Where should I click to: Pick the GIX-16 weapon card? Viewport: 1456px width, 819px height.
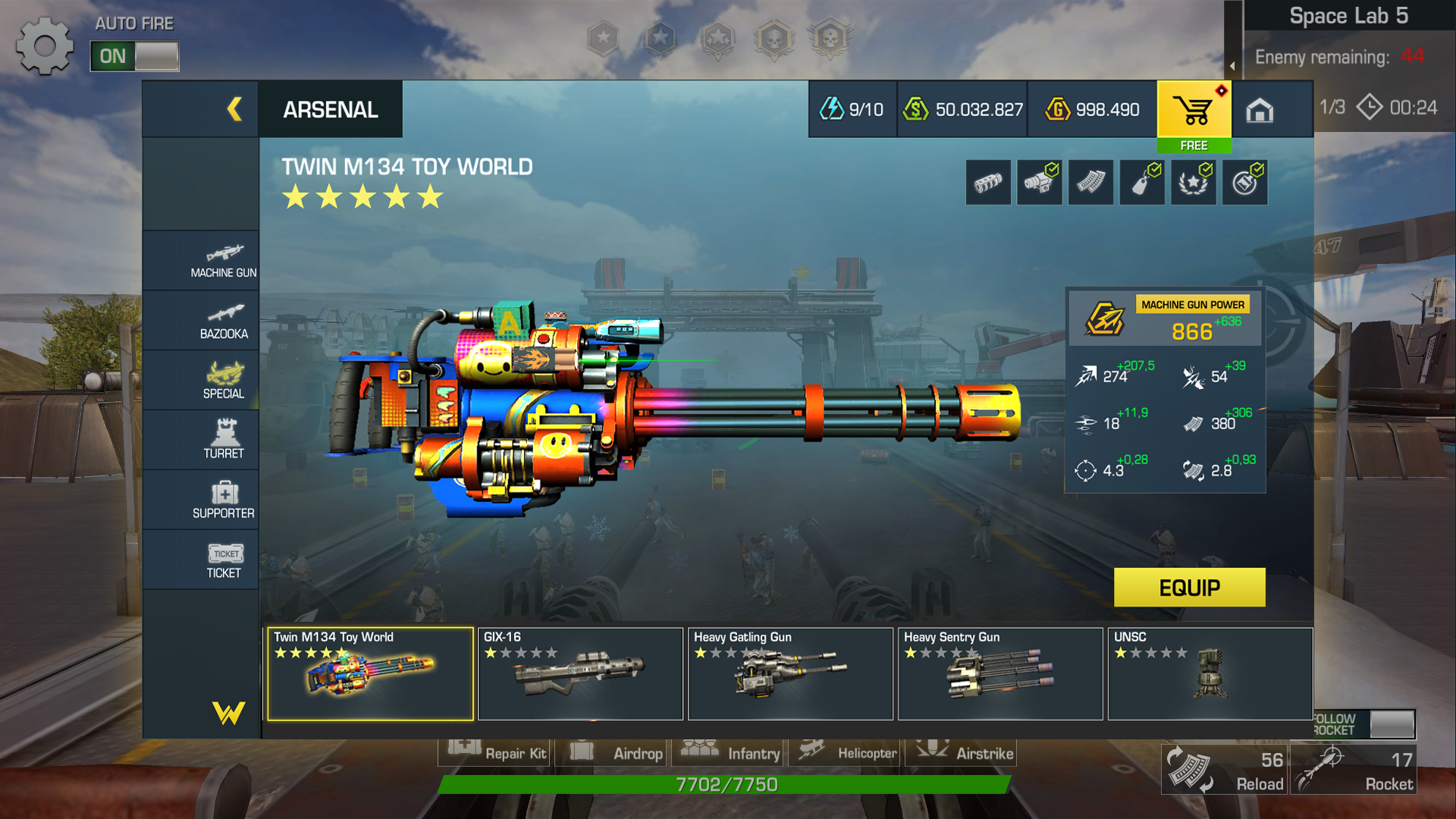pyautogui.click(x=580, y=673)
